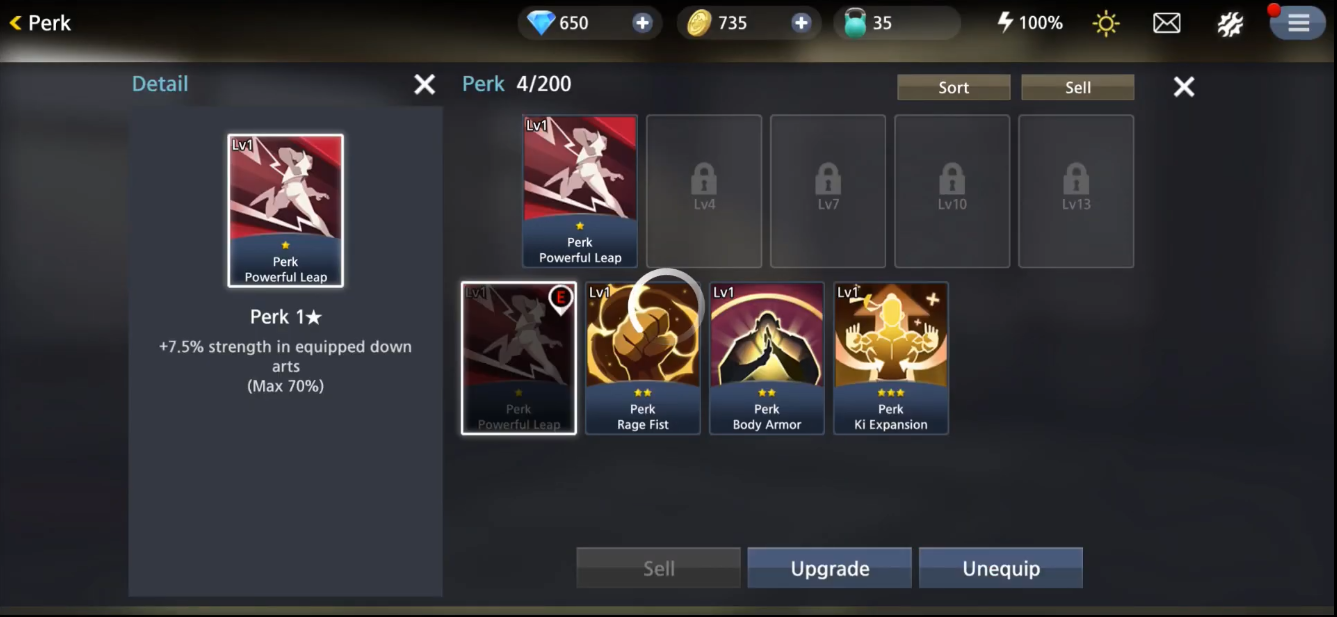Toggle the sun brightness icon
Viewport: 1337px width, 617px height.
coord(1106,23)
